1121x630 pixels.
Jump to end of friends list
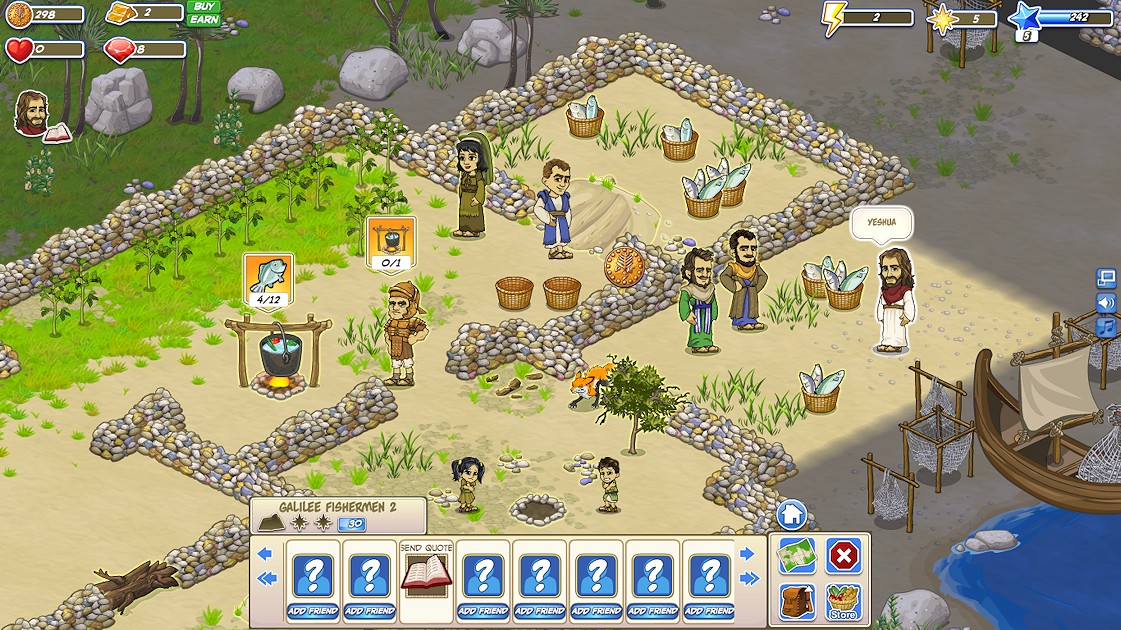click(748, 579)
